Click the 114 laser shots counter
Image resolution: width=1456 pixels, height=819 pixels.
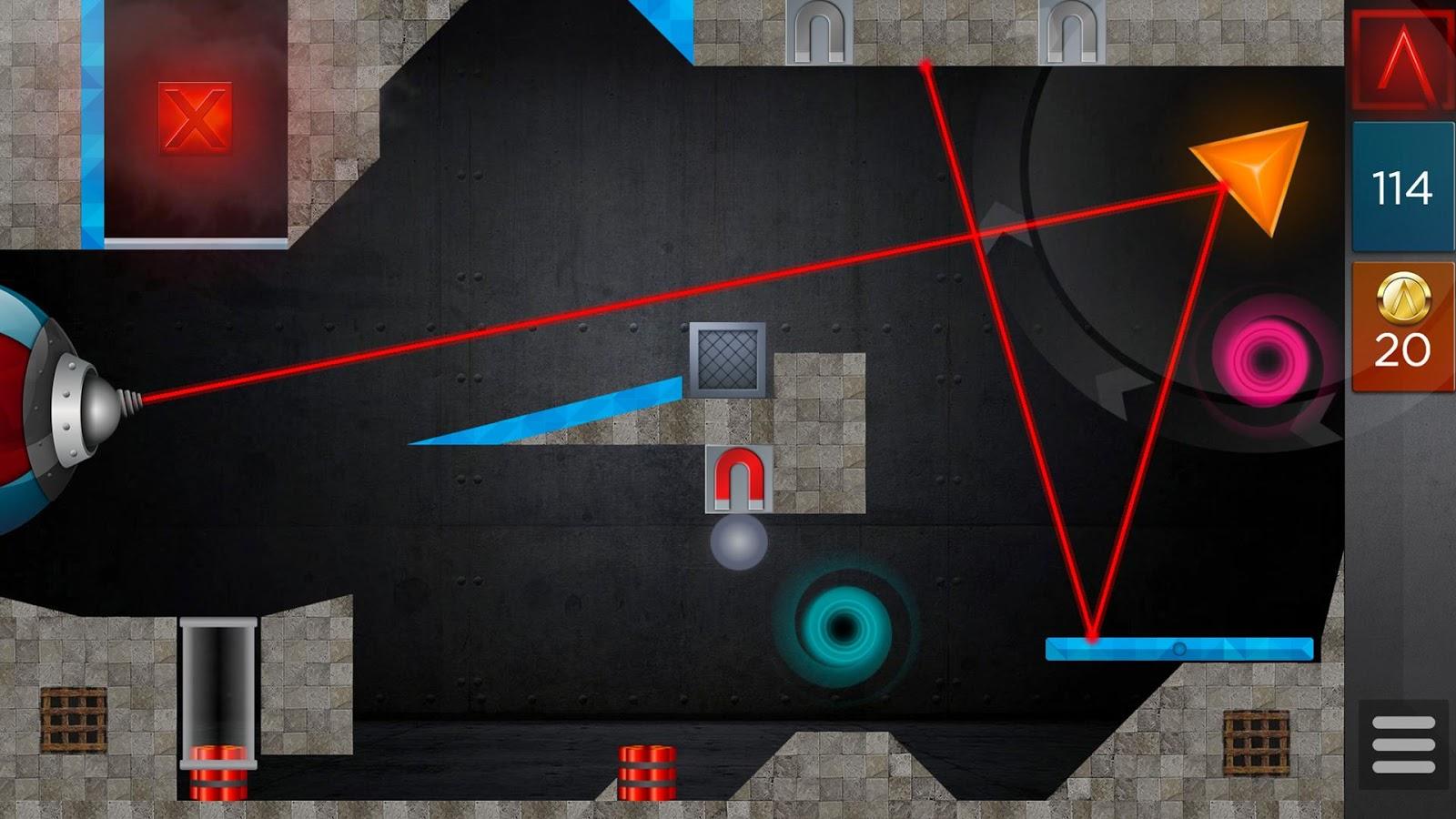point(1401,187)
